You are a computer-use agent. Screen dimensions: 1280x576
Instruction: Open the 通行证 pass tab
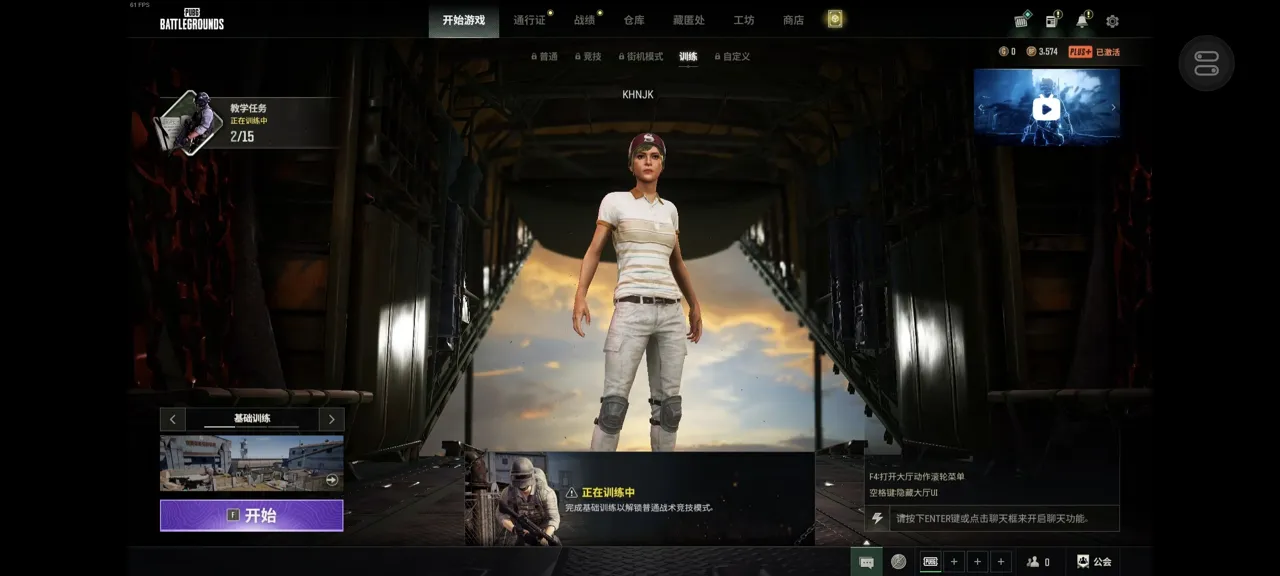click(529, 20)
